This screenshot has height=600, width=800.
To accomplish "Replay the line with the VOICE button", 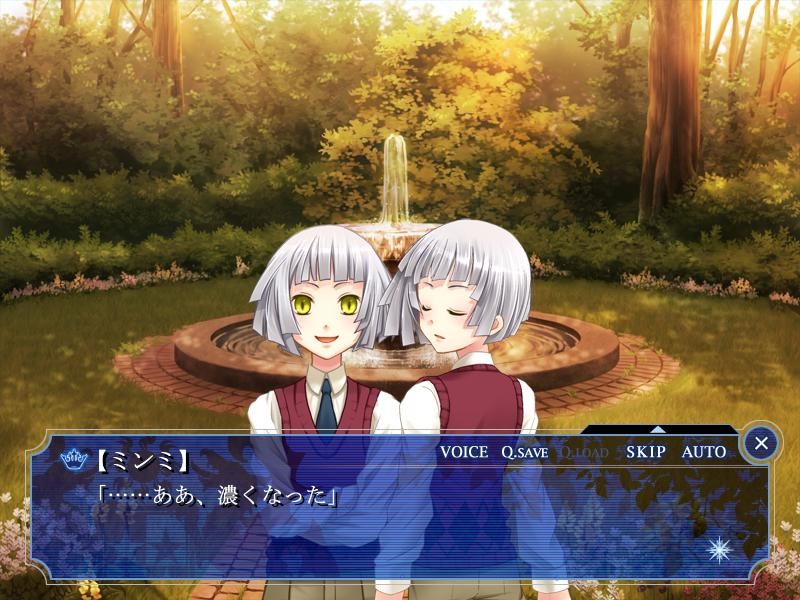I will click(464, 452).
